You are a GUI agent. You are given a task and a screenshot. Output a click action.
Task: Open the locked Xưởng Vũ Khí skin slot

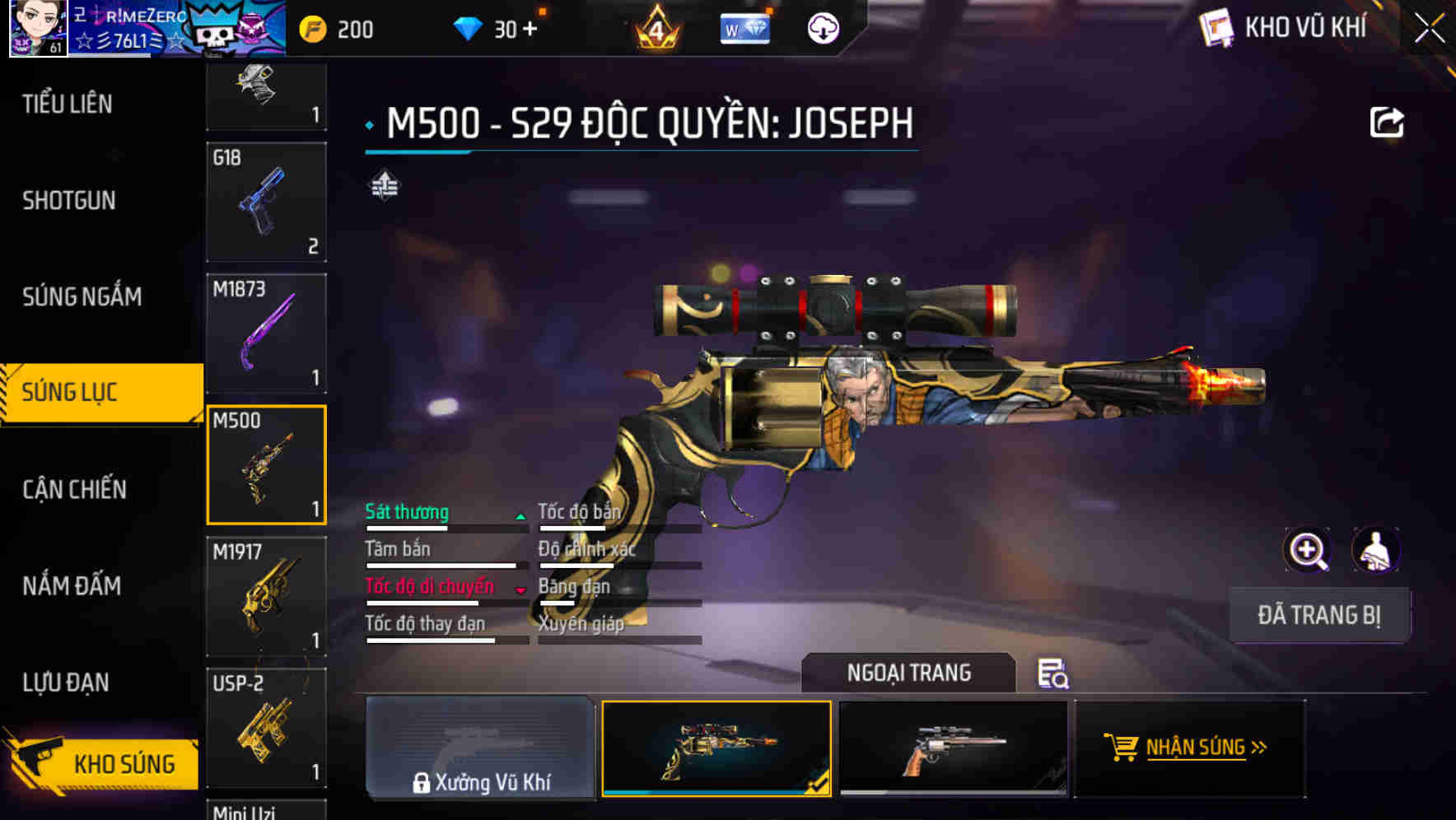coord(480,748)
